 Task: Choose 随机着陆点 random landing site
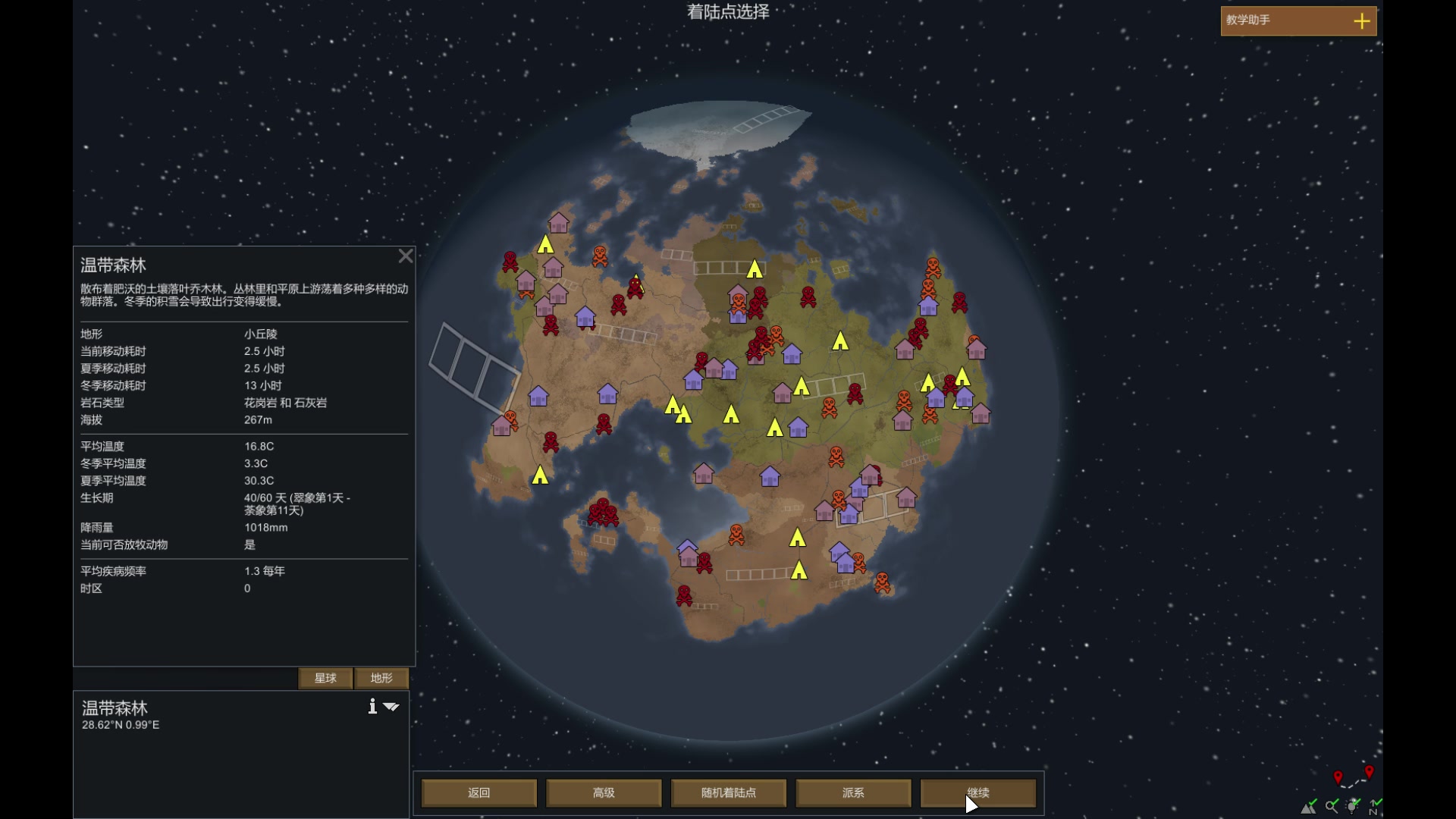[x=728, y=792]
